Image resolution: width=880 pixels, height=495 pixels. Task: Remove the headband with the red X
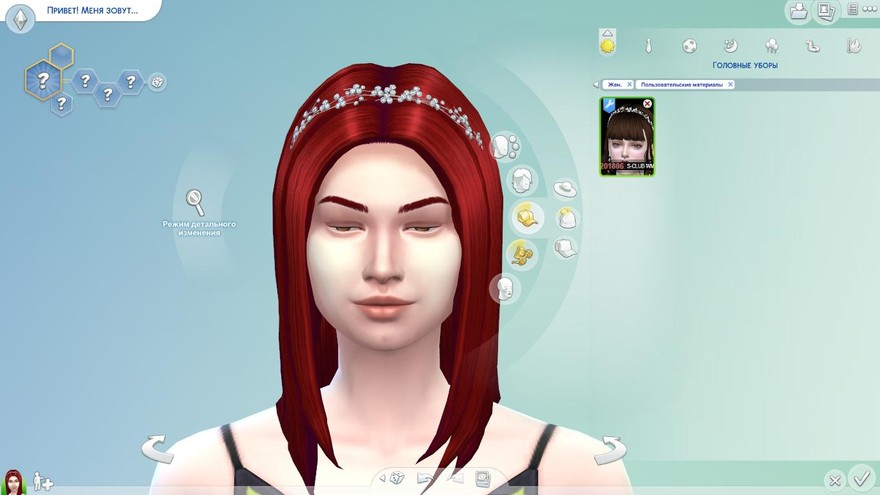[647, 104]
